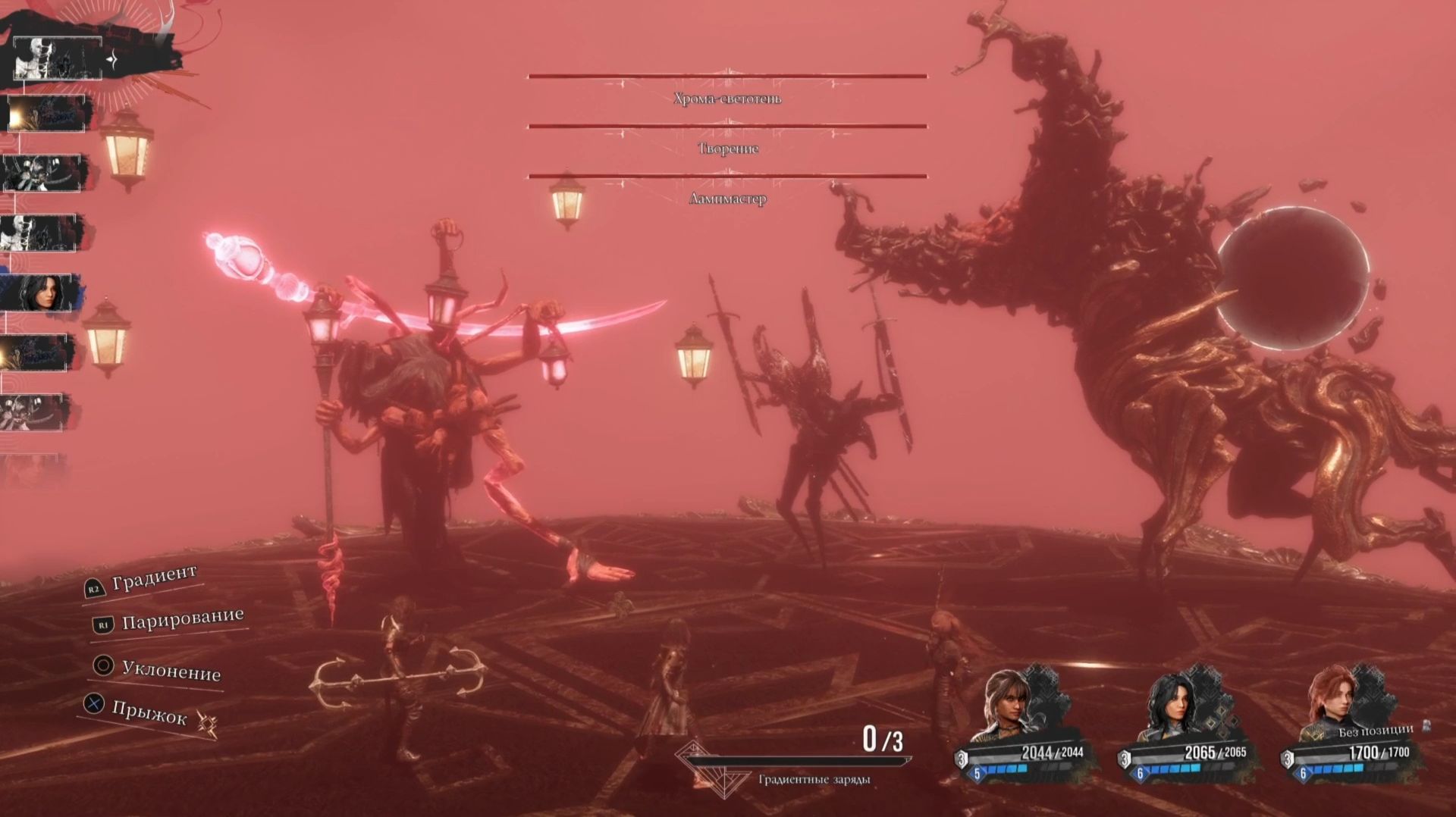Viewport: 1456px width, 817px height.
Task: Click the Хрома-светотень enemy name label
Action: tap(727, 99)
